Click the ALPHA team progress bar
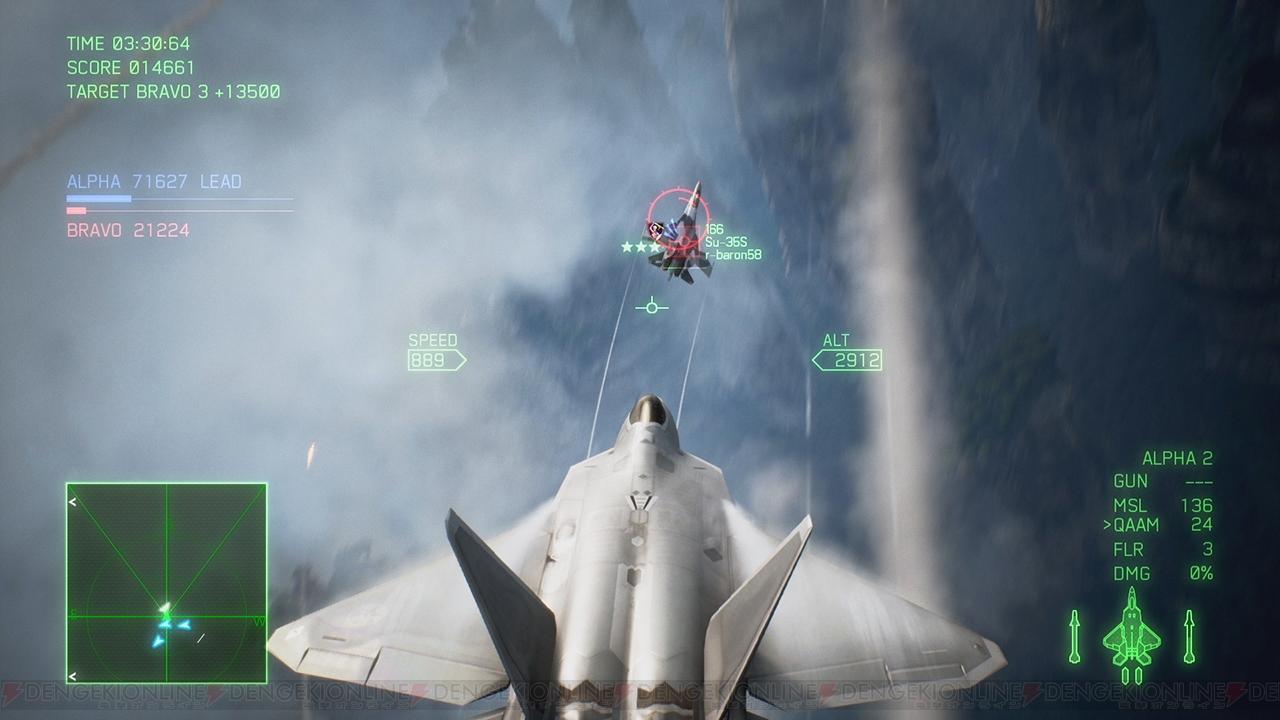The image size is (1280, 720). click(178, 200)
